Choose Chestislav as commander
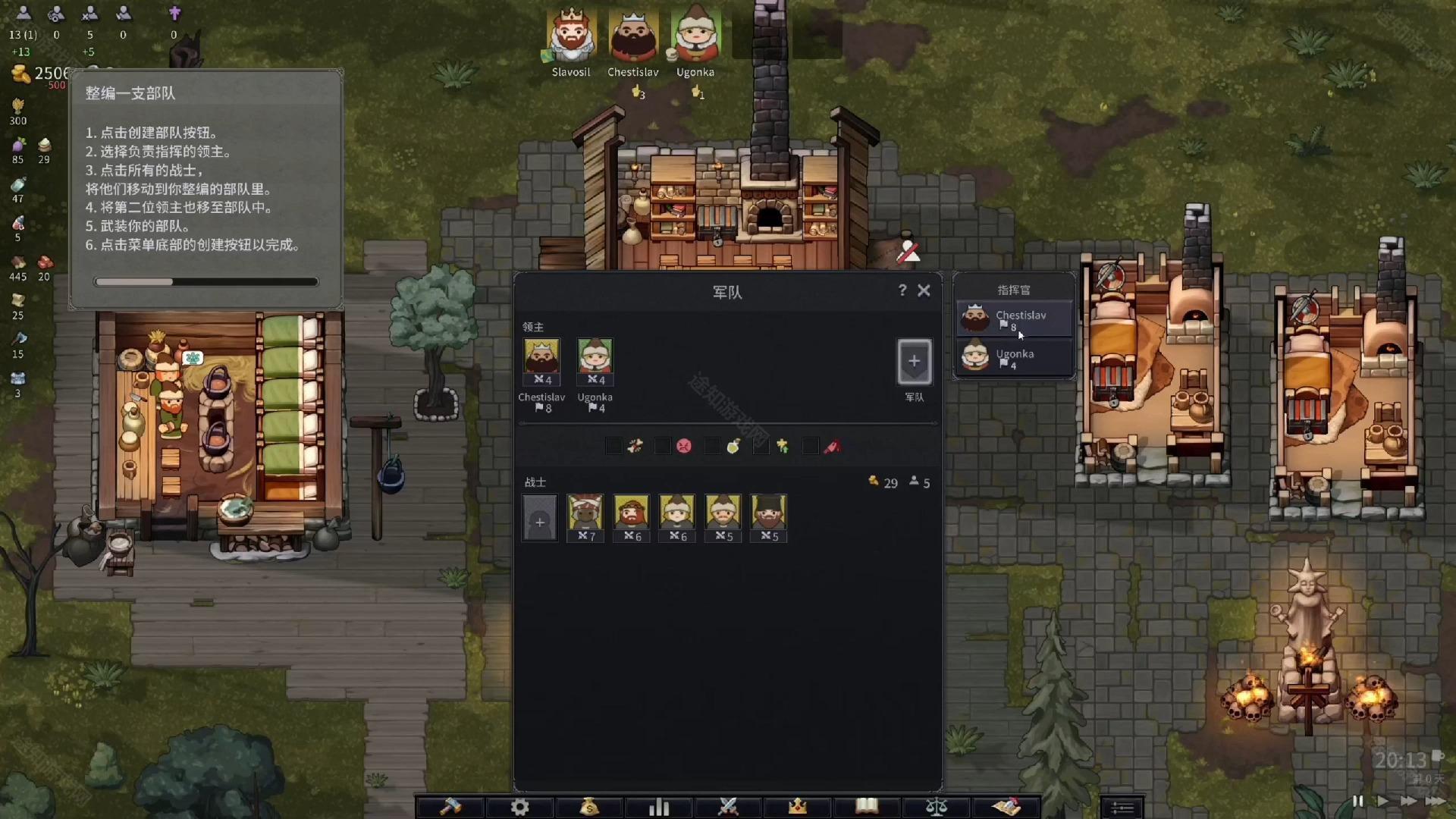 [x=1015, y=319]
